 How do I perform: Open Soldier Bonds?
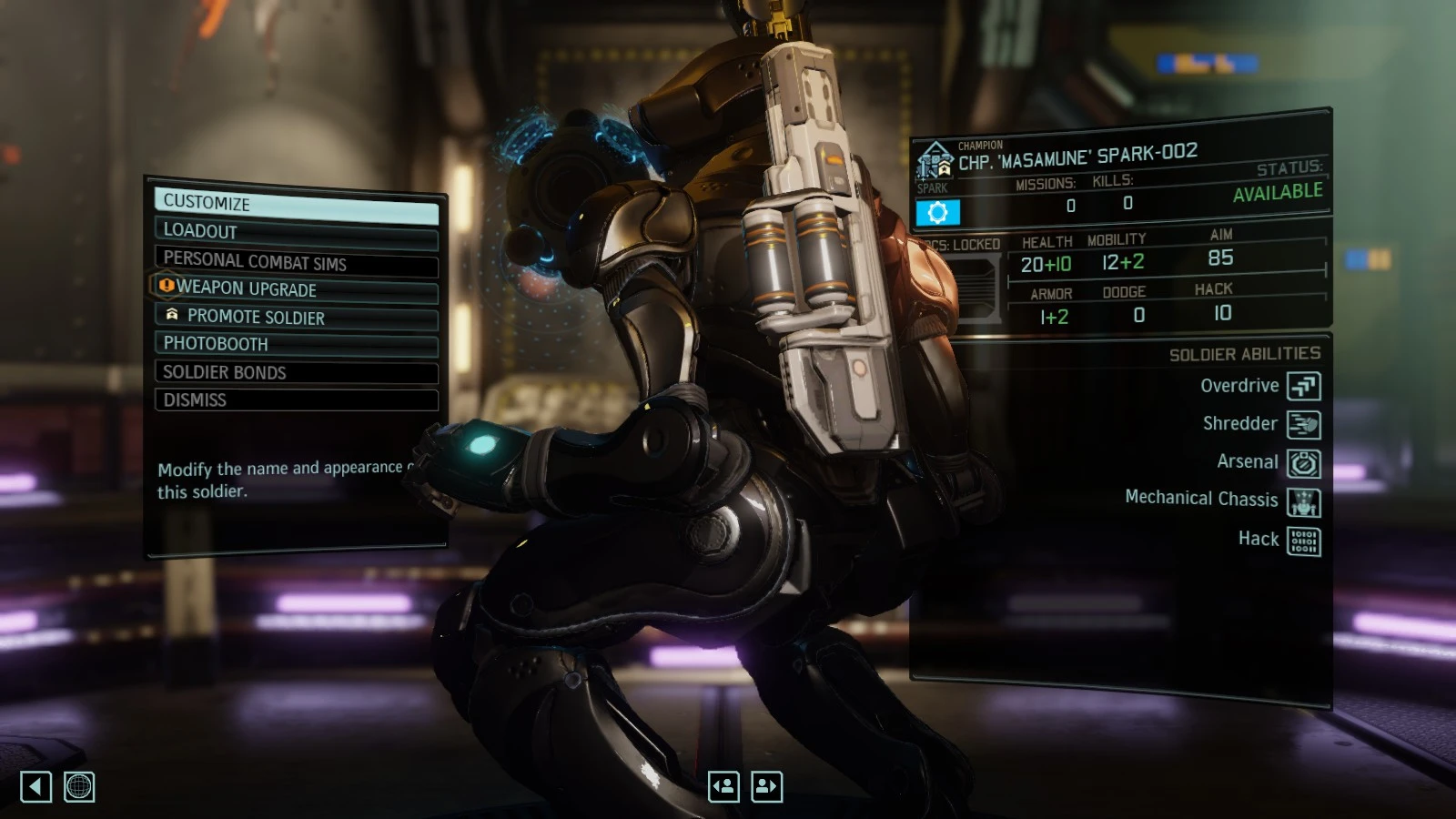(296, 372)
